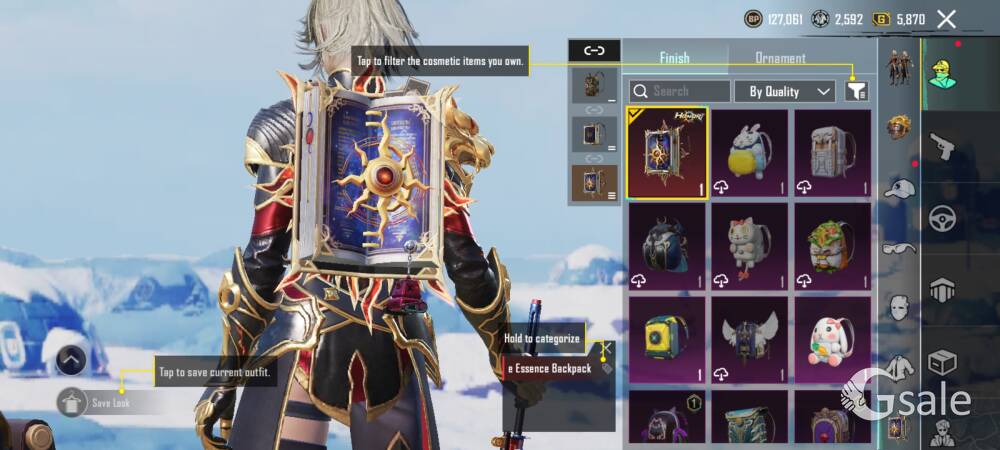Select the green taco-style backpack
Viewport: 1000px width, 450px height.
[x=832, y=245]
